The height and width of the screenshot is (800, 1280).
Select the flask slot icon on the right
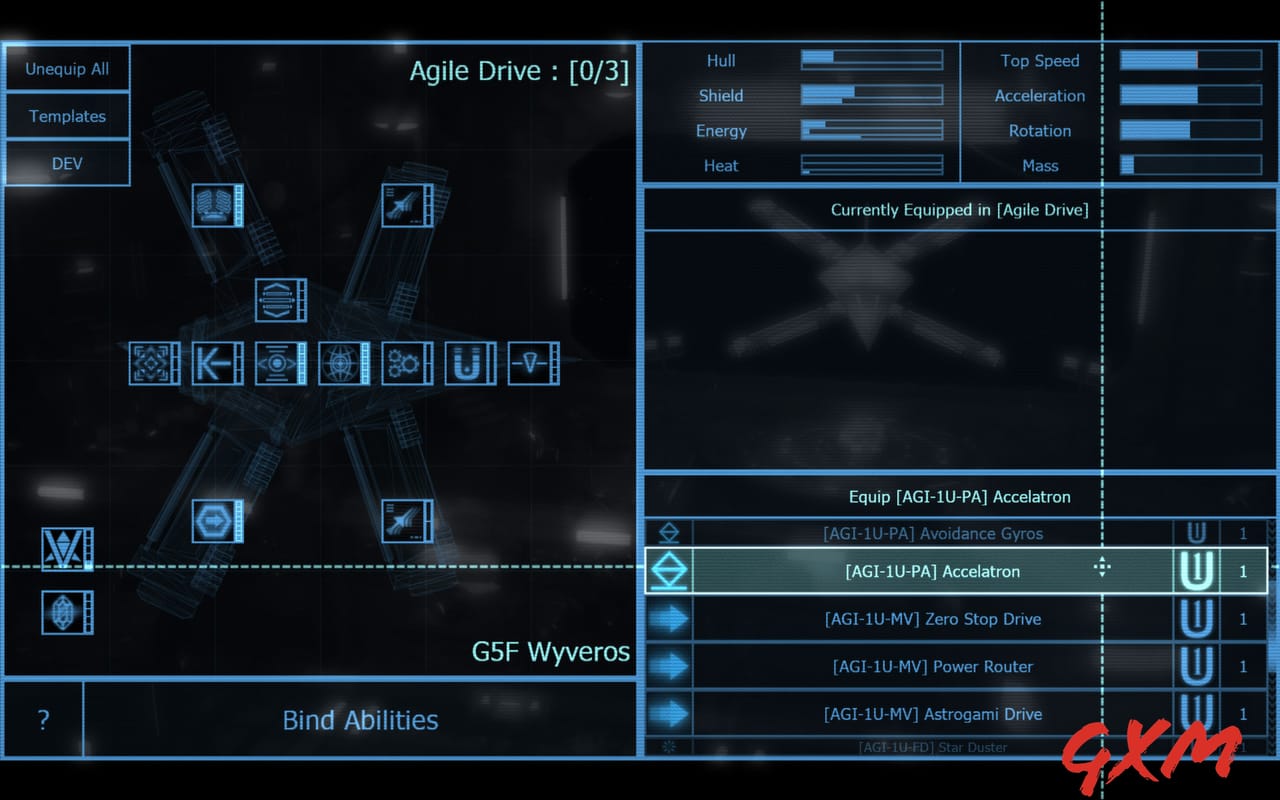click(533, 363)
